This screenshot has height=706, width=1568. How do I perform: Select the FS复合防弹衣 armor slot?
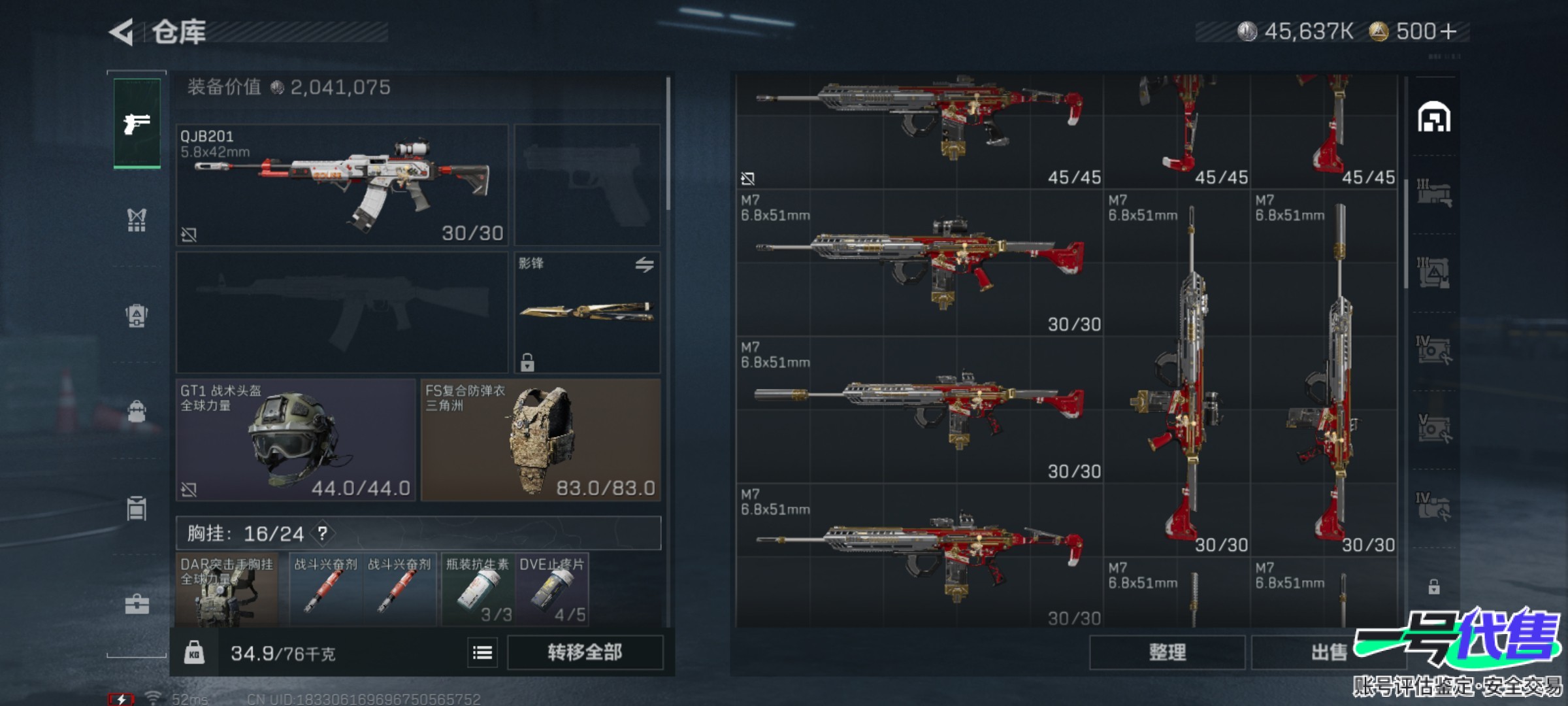click(540, 440)
